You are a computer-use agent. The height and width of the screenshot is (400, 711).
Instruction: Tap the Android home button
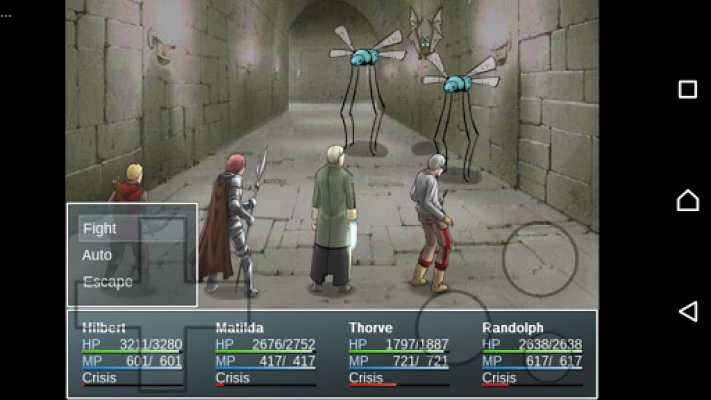tap(688, 200)
